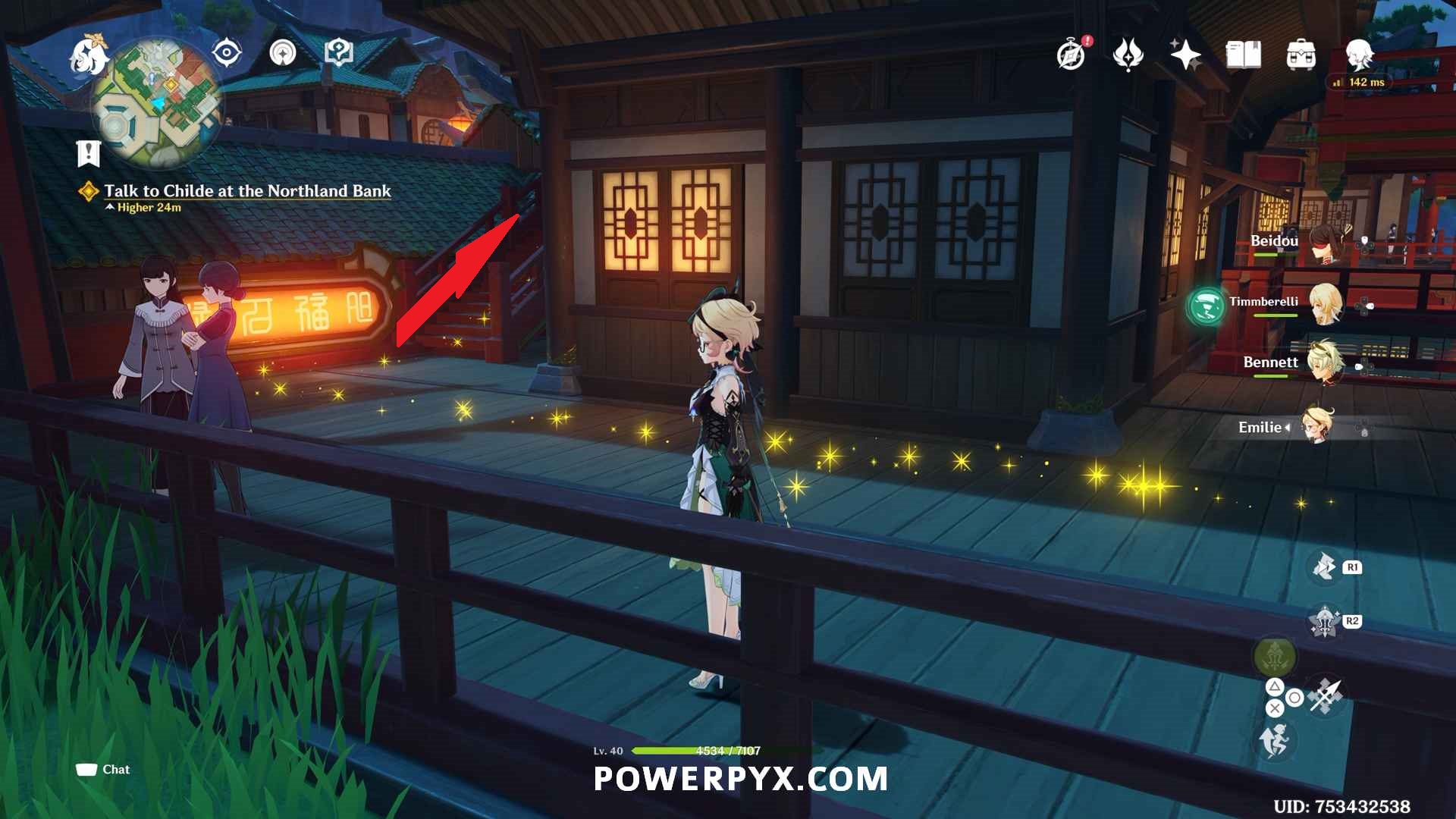Open the inventory backpack
1456x819 pixels.
(1301, 55)
